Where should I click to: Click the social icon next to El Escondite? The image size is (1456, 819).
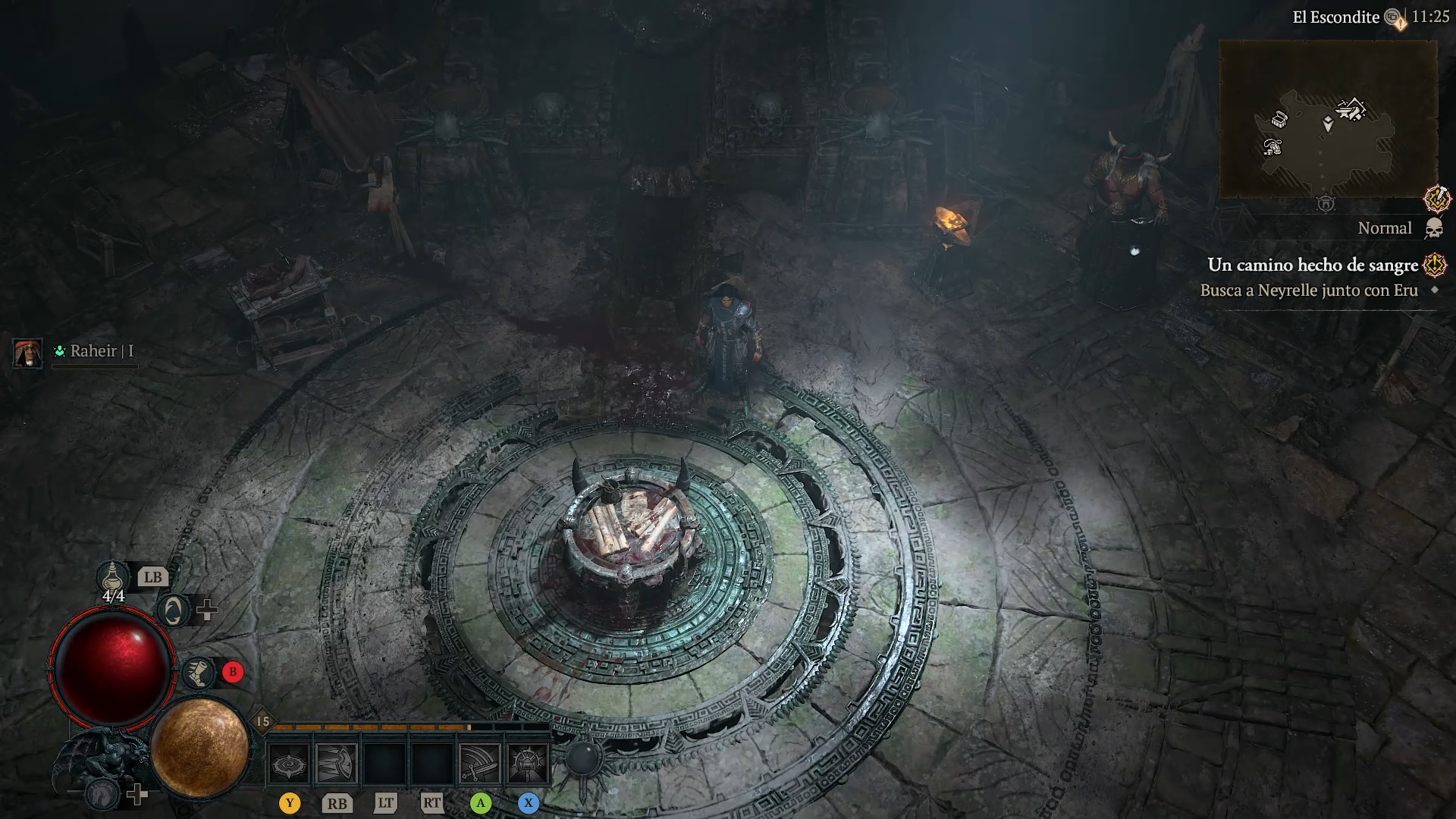(x=1394, y=17)
